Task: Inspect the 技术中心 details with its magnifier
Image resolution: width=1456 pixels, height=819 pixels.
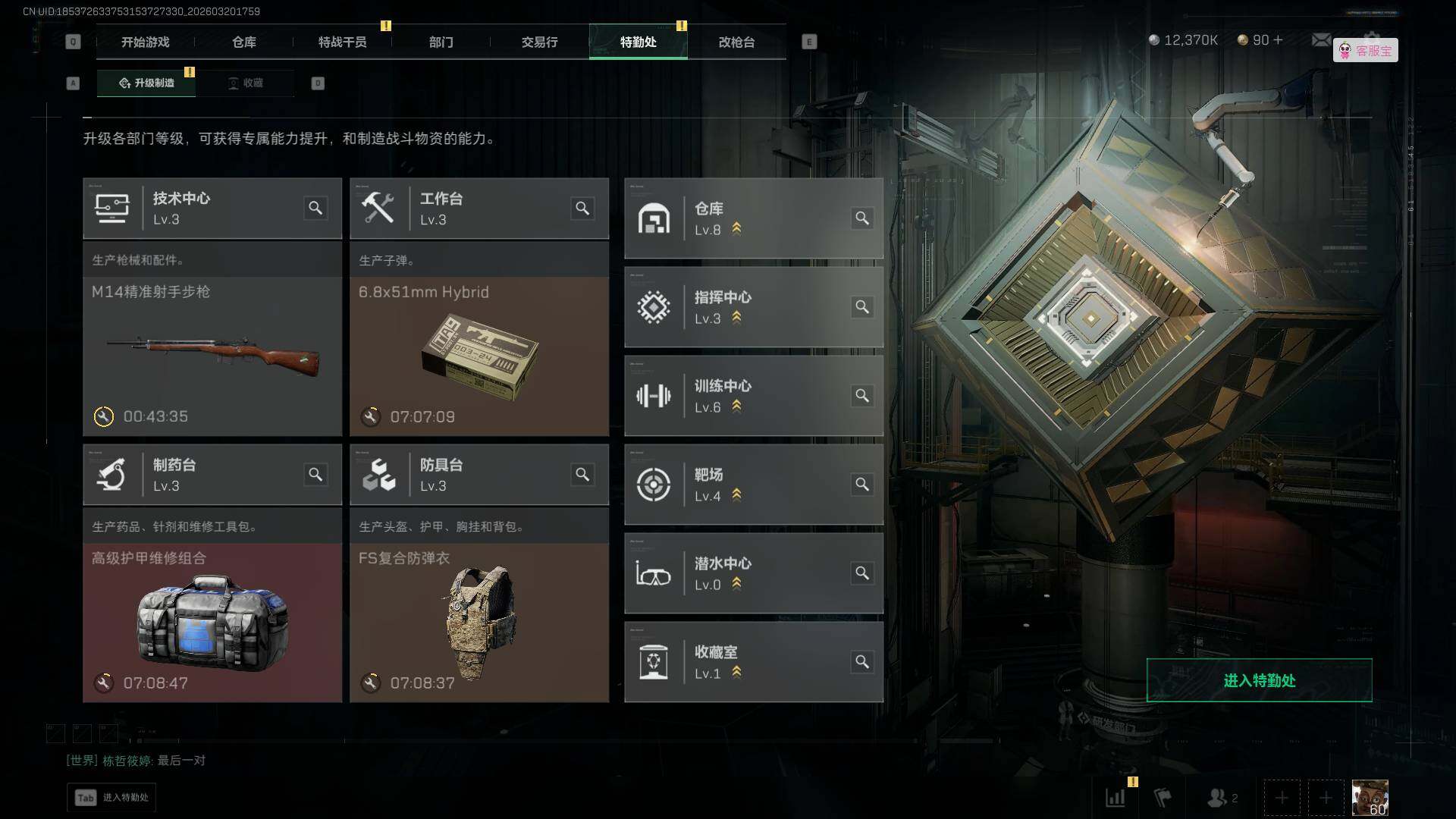Action: click(x=315, y=208)
